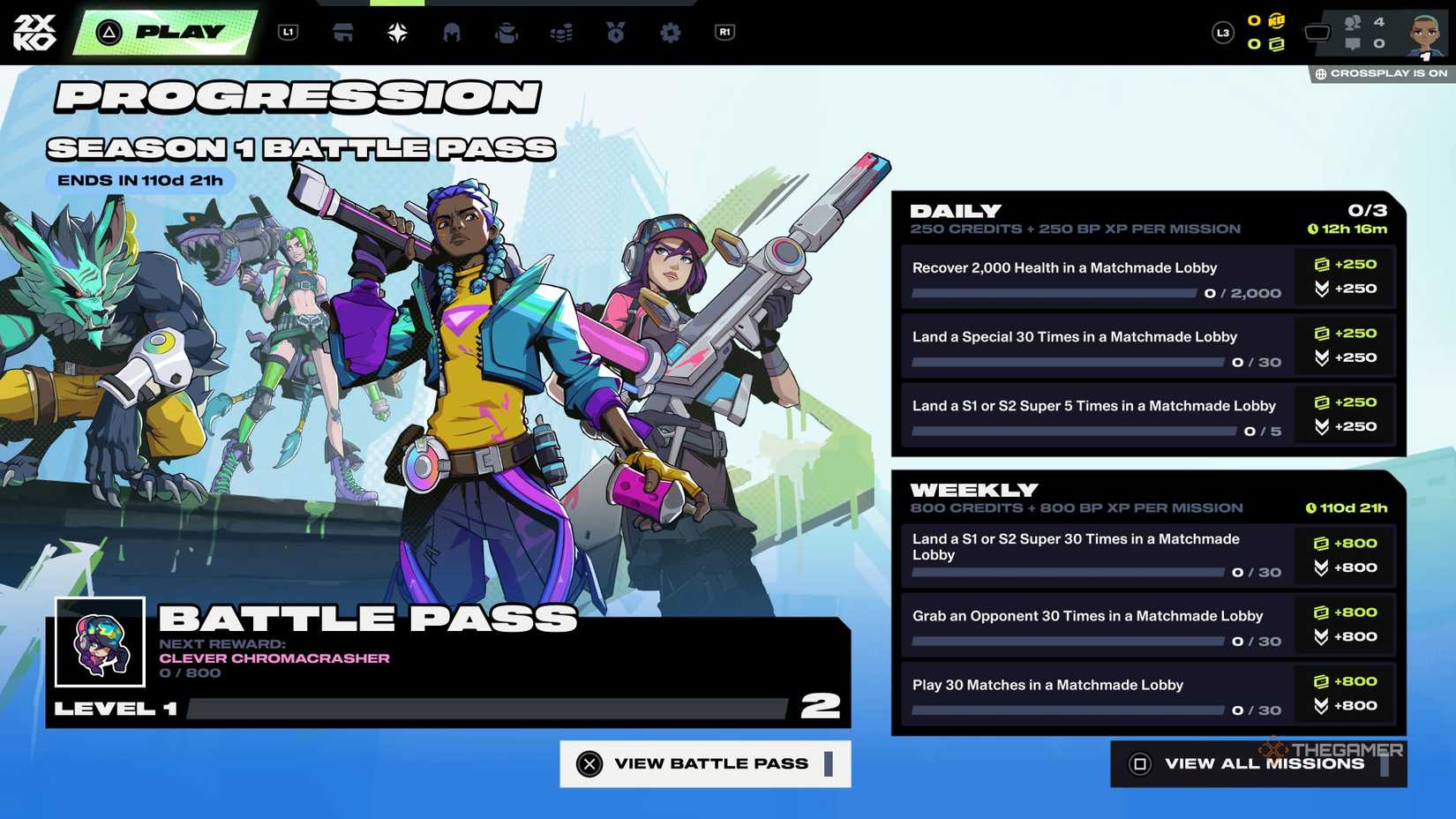Click the friends list icon showing 4 online
The image size is (1456, 819).
click(1352, 22)
